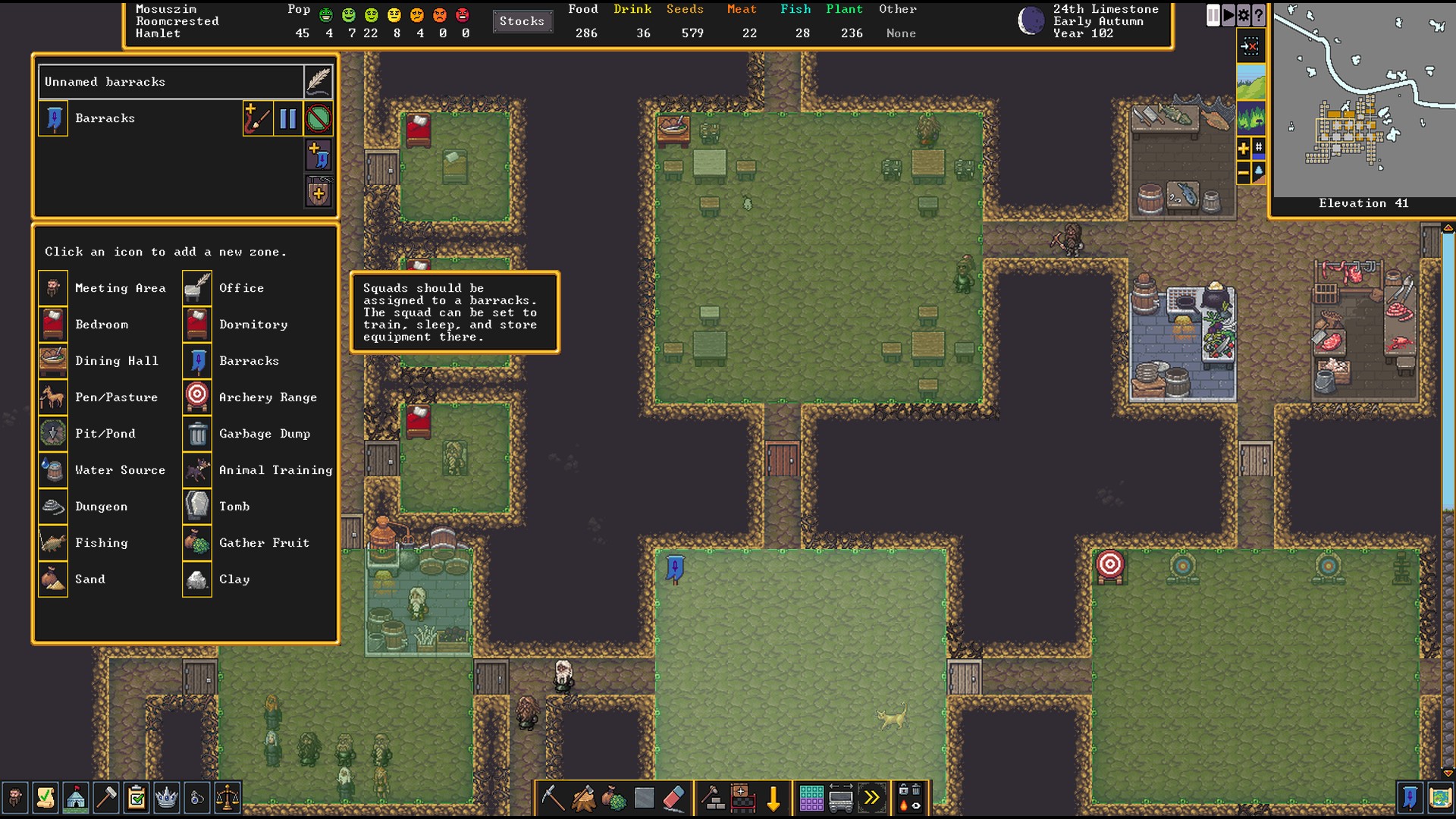Select the mining pick designation tool
This screenshot has width=1456, height=819.
coord(554,799)
